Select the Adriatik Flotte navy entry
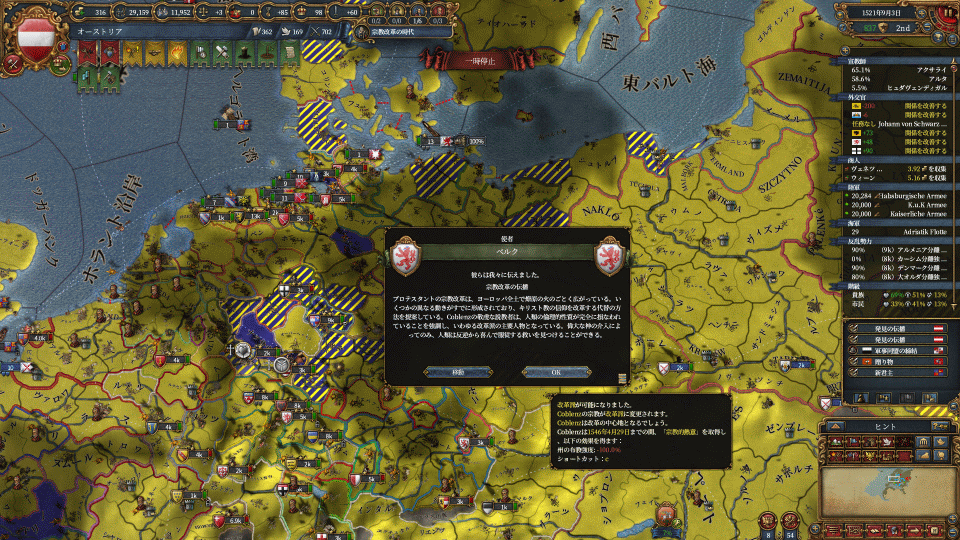The height and width of the screenshot is (540, 960). coord(896,231)
